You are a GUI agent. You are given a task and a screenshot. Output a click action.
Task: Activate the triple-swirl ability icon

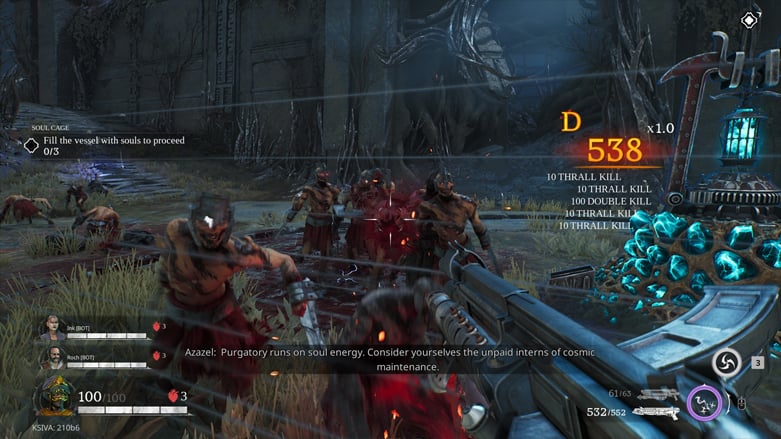727,363
